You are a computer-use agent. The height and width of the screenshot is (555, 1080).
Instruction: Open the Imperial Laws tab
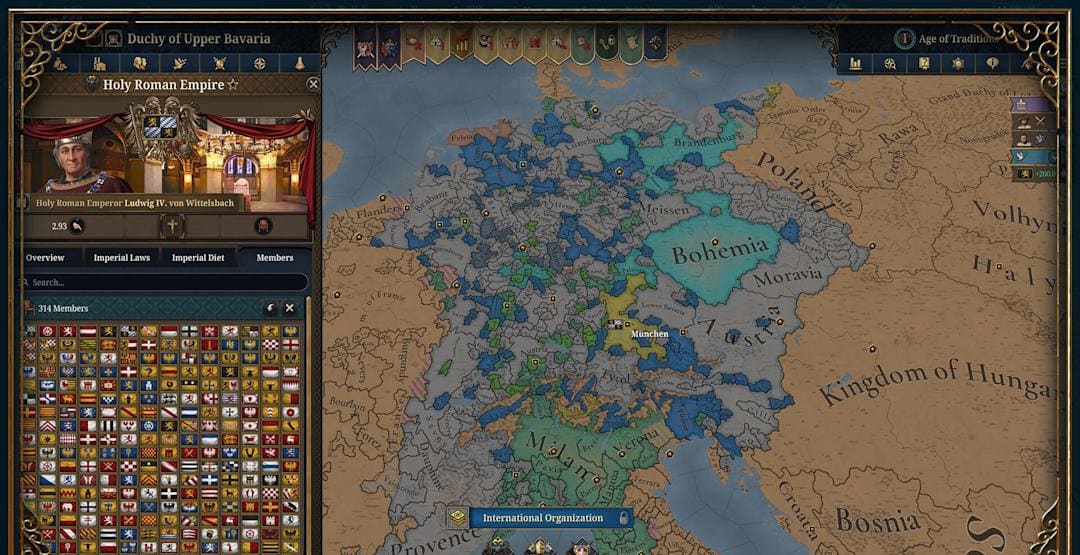122,258
